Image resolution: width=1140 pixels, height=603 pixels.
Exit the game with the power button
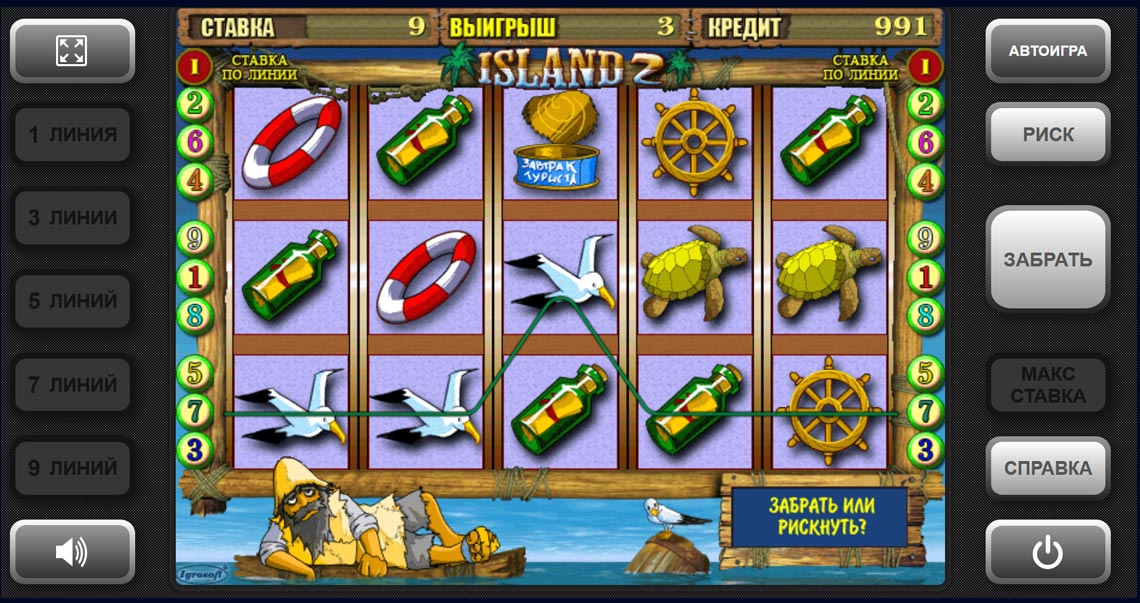pos(1047,551)
